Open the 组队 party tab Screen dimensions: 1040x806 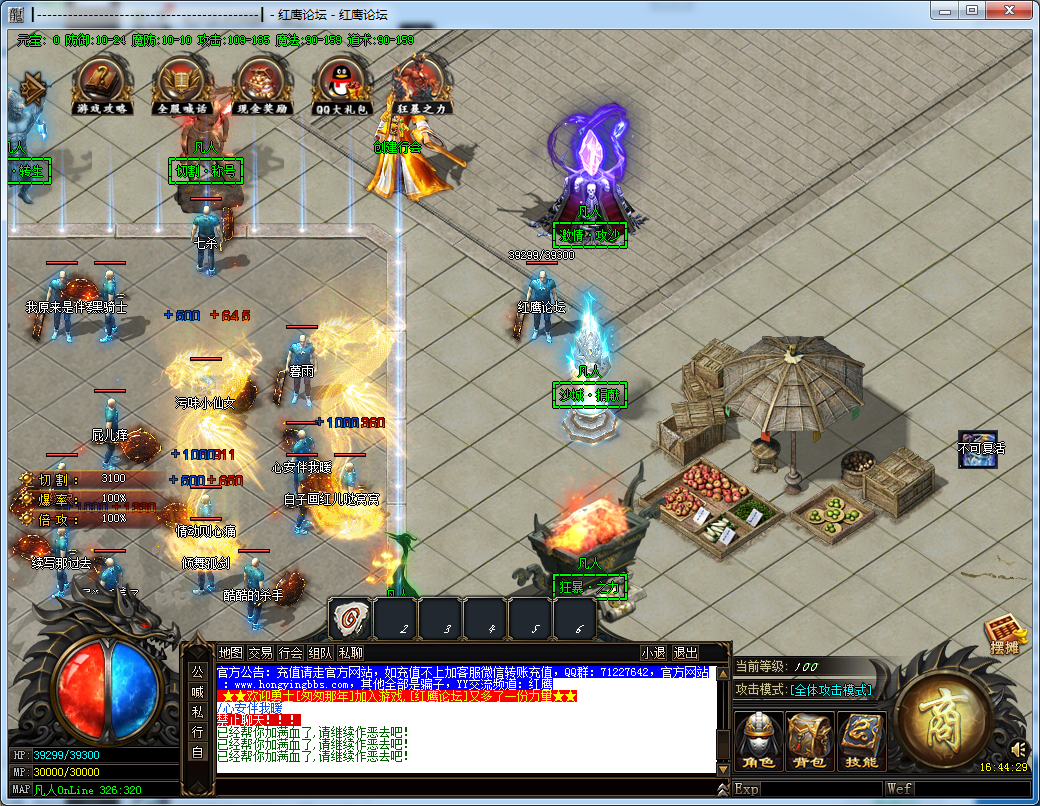(320, 653)
